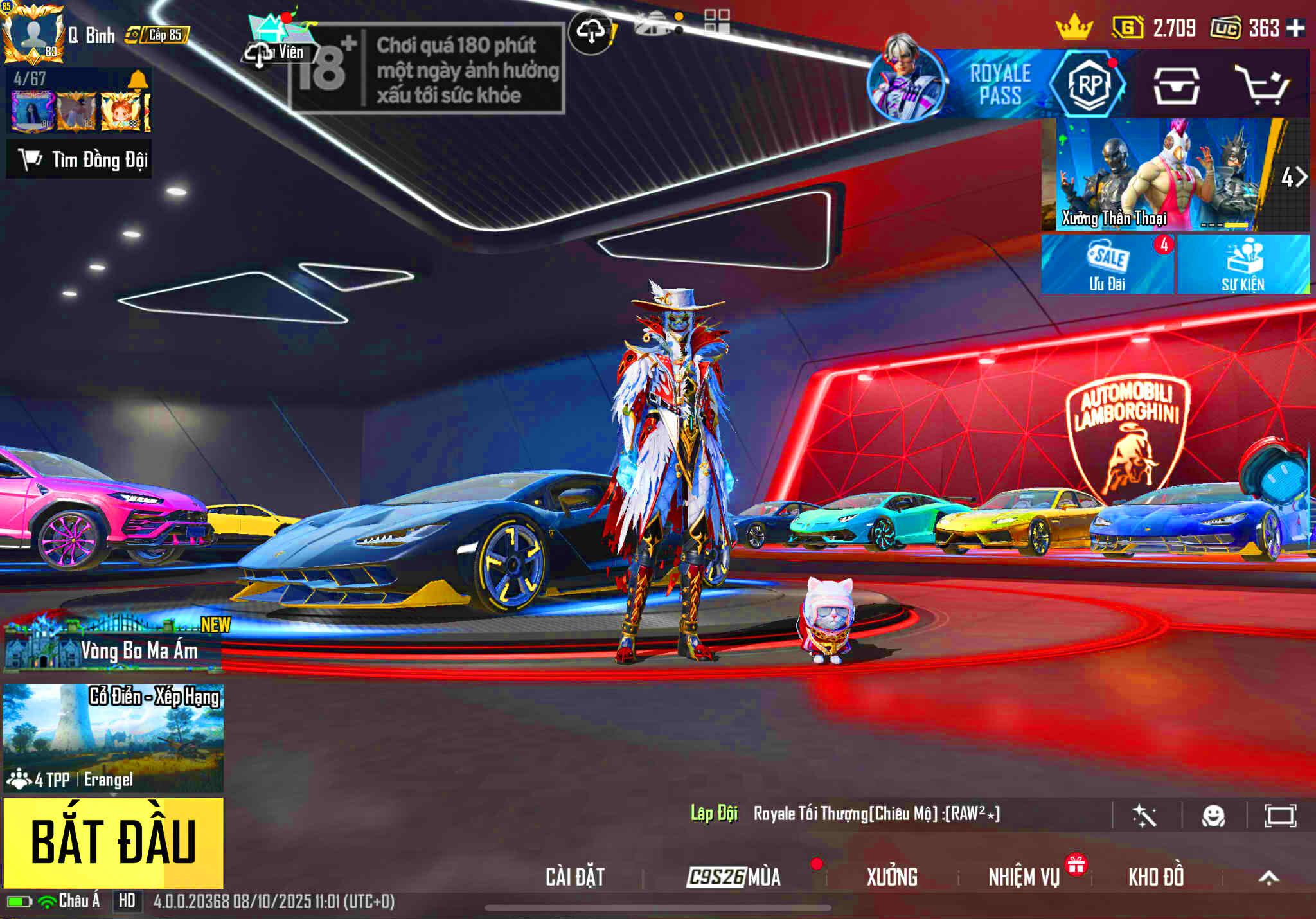Start the match with BẮT ĐẦU button
This screenshot has height=919, width=1316.
[x=114, y=842]
